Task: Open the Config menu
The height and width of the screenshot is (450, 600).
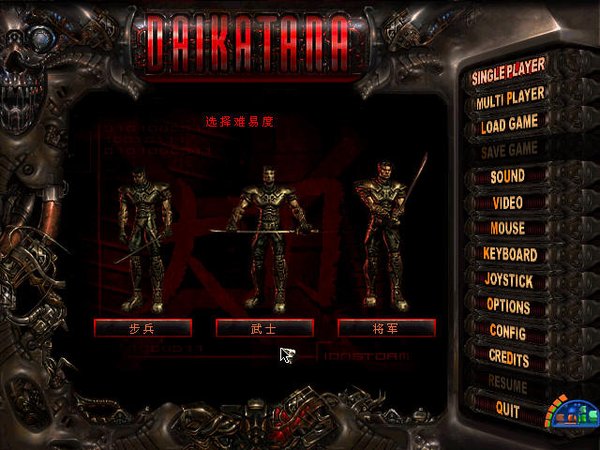Action: 508,330
